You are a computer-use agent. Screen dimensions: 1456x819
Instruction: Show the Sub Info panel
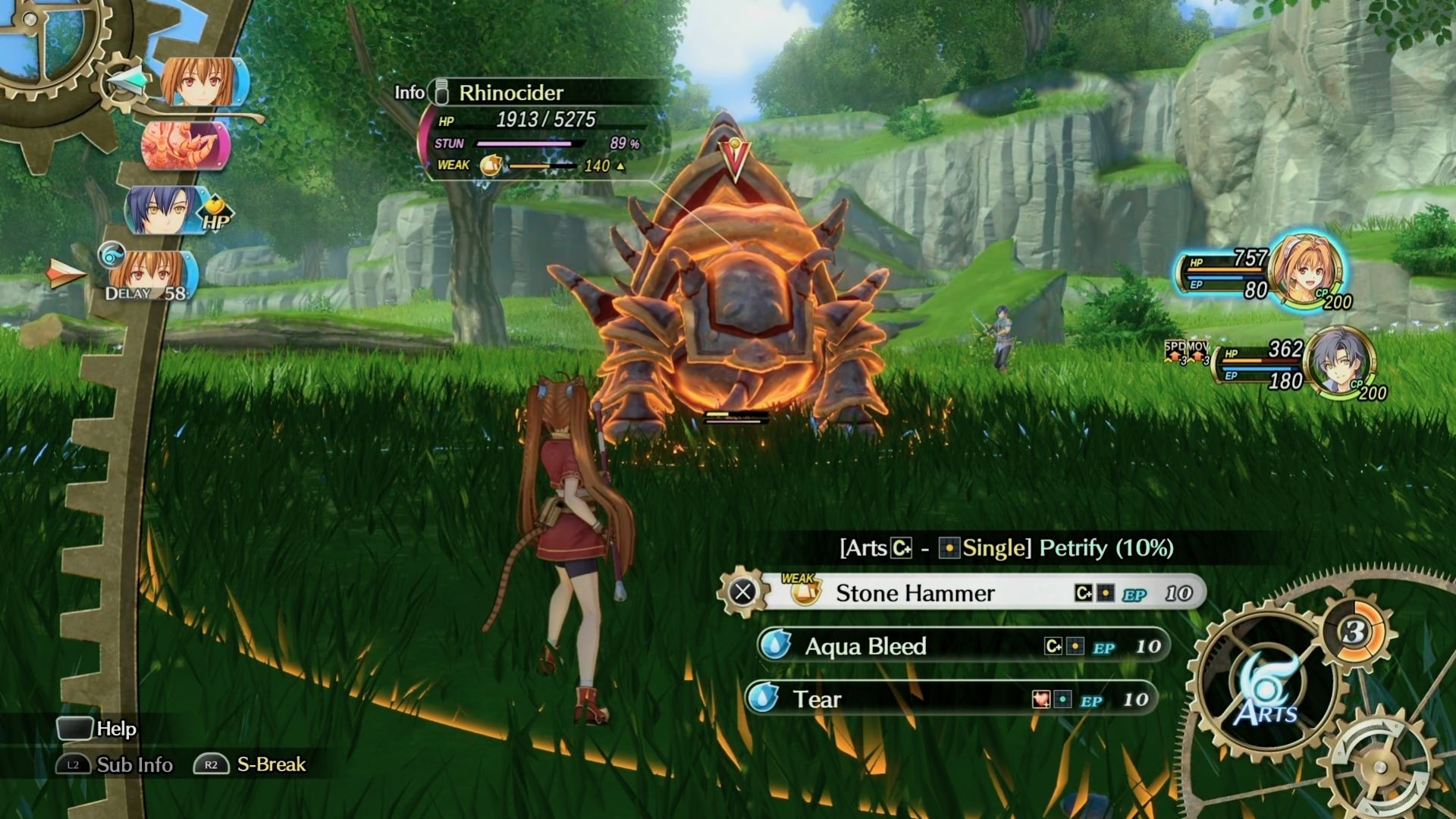[x=115, y=764]
